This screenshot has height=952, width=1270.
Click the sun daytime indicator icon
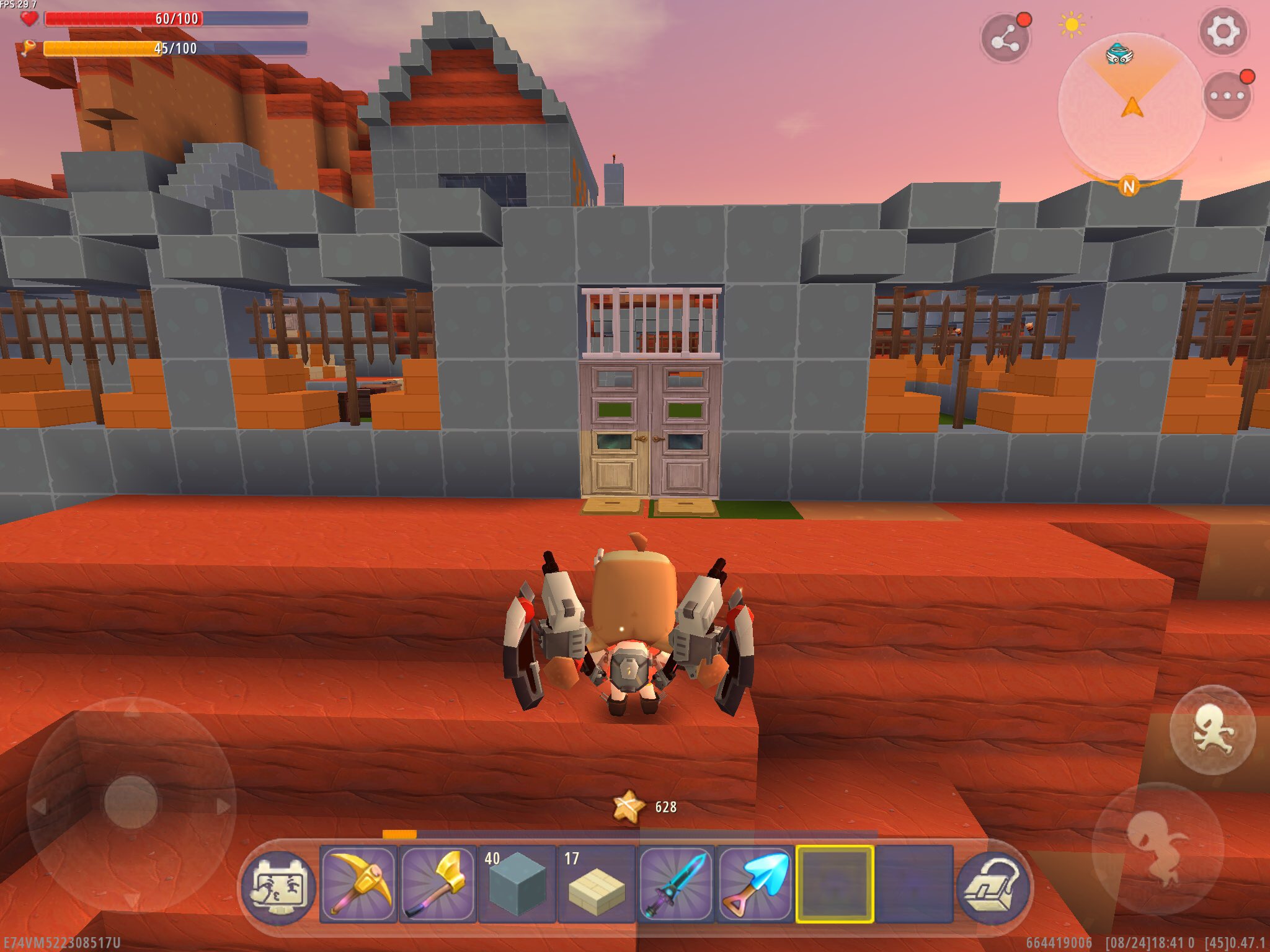coord(1072,25)
